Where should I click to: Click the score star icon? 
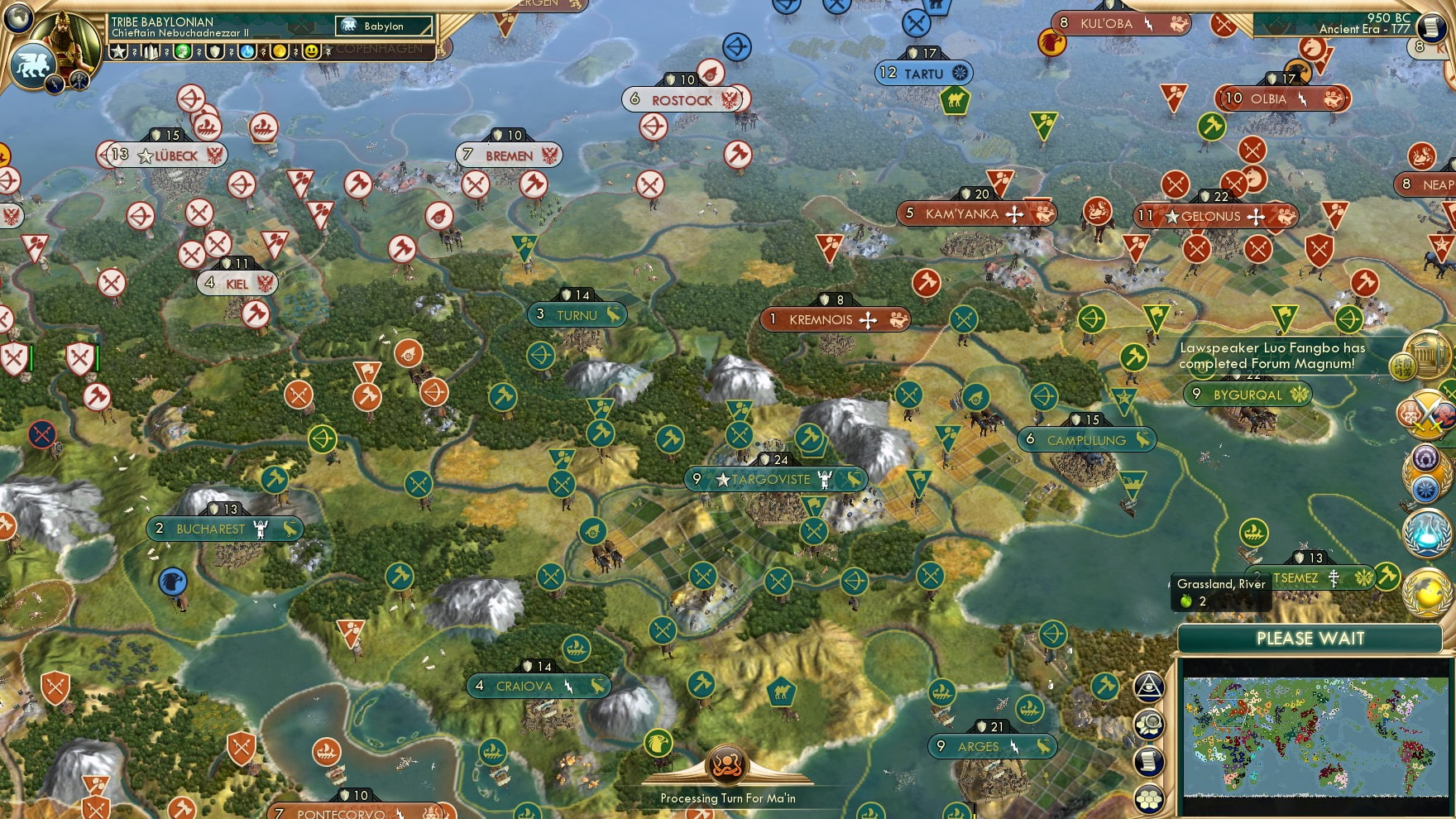tap(119, 51)
